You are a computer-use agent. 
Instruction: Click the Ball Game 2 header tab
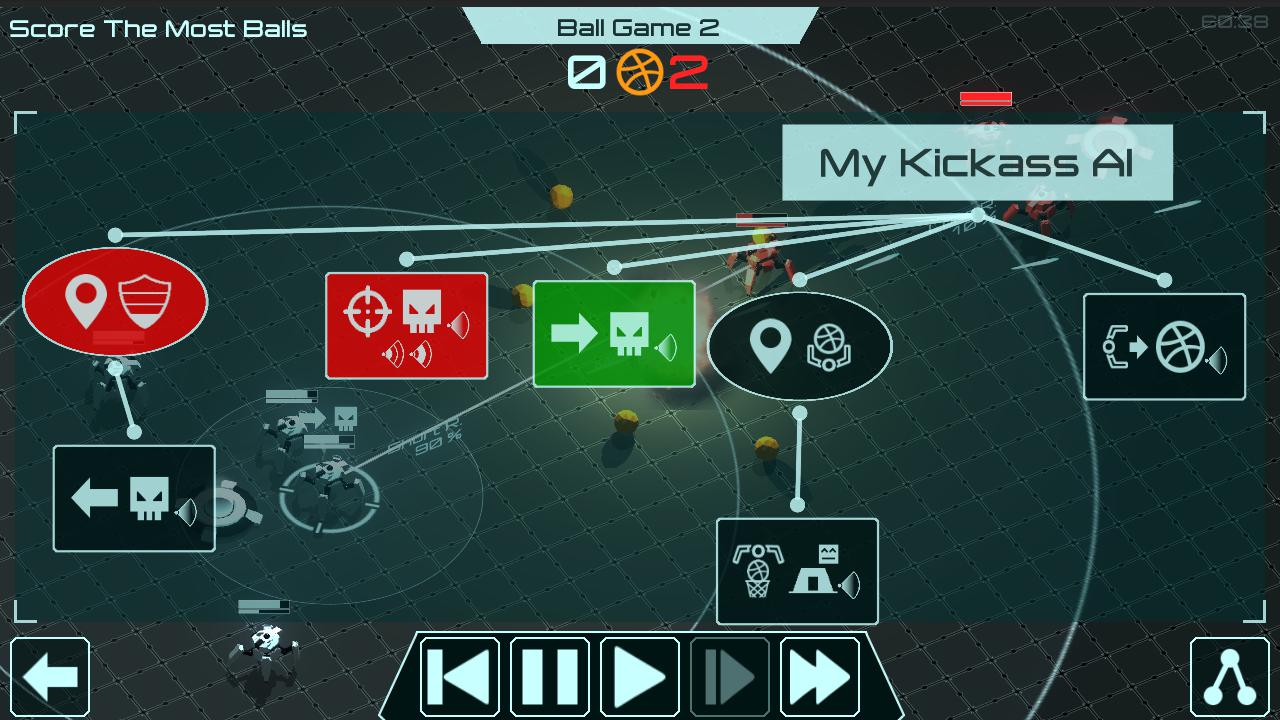point(639,26)
